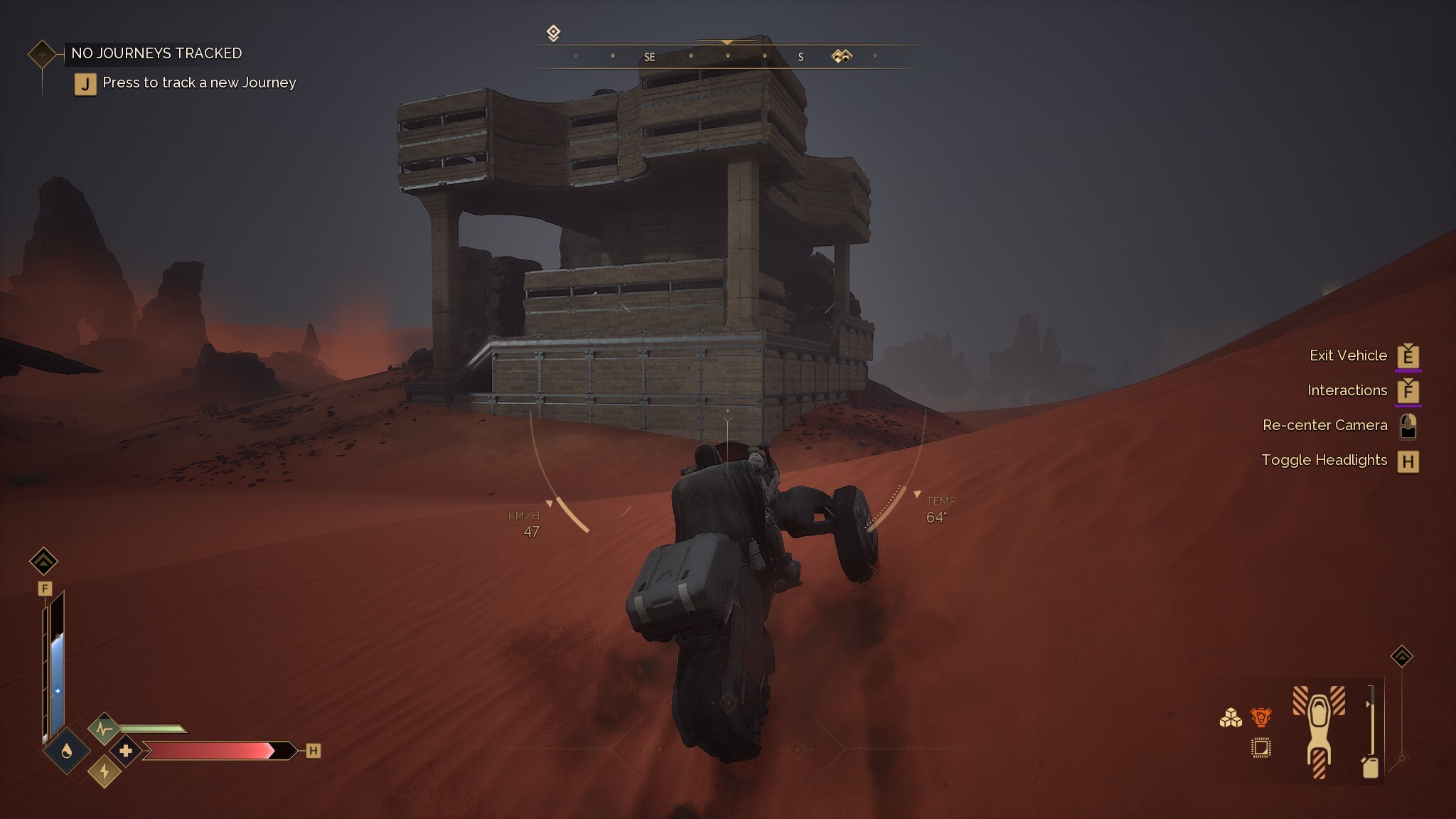The height and width of the screenshot is (819, 1456).
Task: Select the water droplet icon bottom left
Action: point(67,751)
